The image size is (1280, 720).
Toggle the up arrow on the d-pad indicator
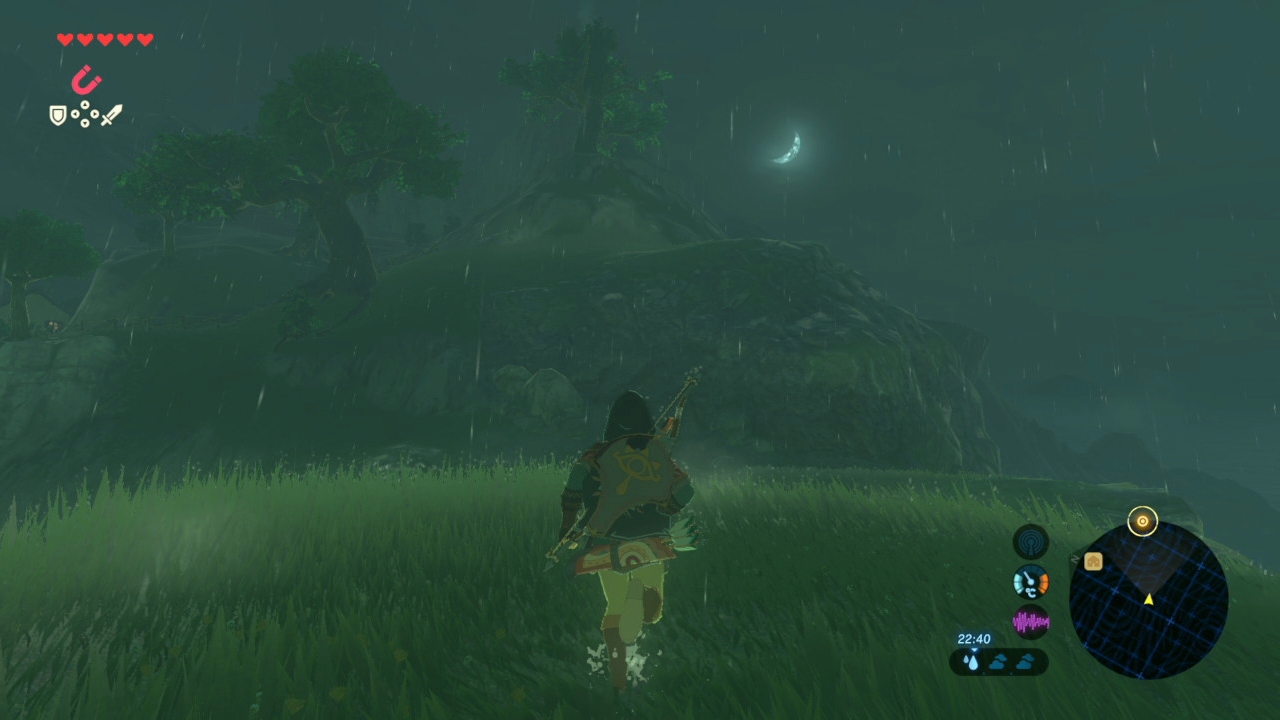[85, 104]
